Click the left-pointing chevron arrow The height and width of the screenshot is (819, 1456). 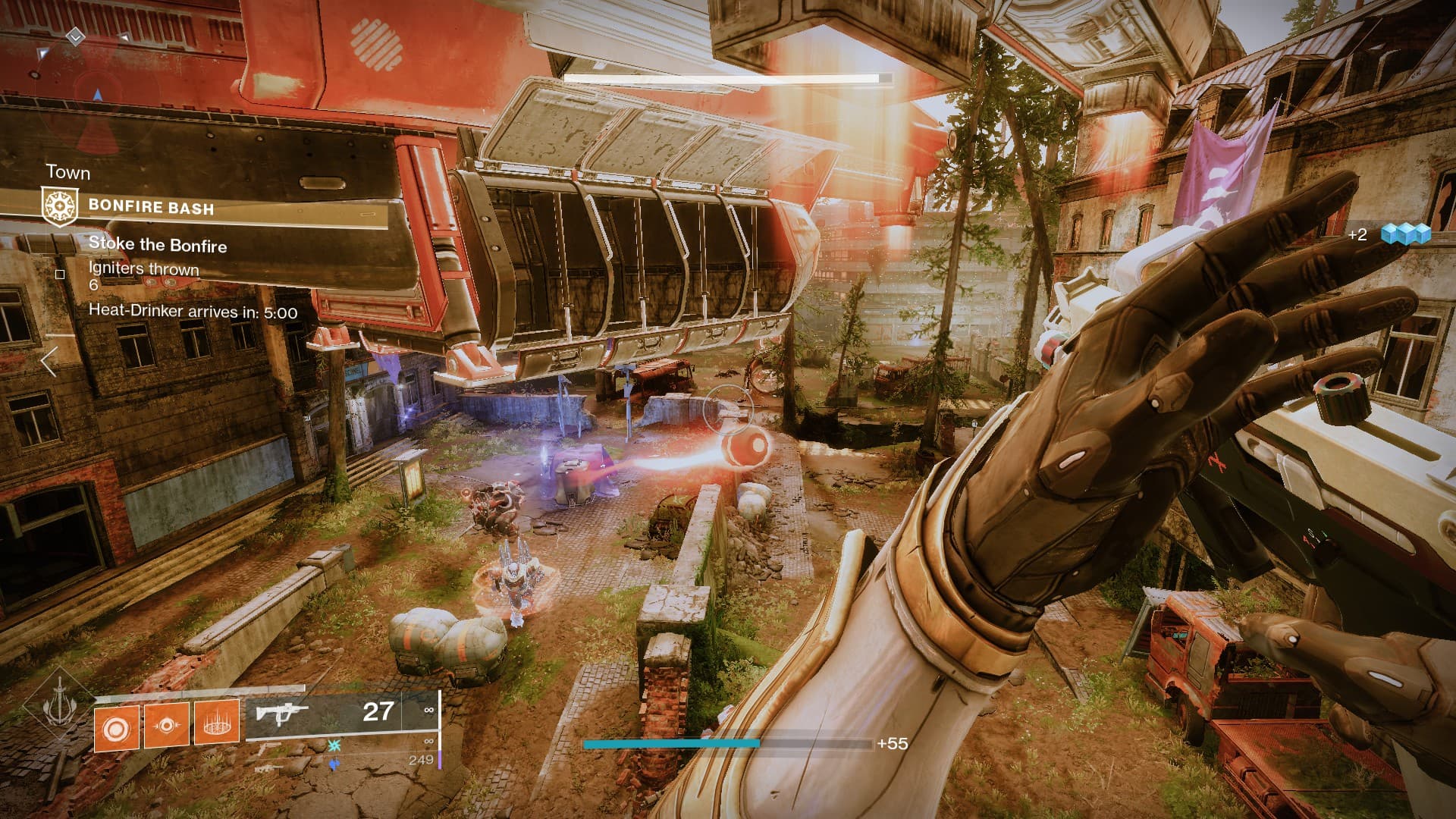pos(49,362)
